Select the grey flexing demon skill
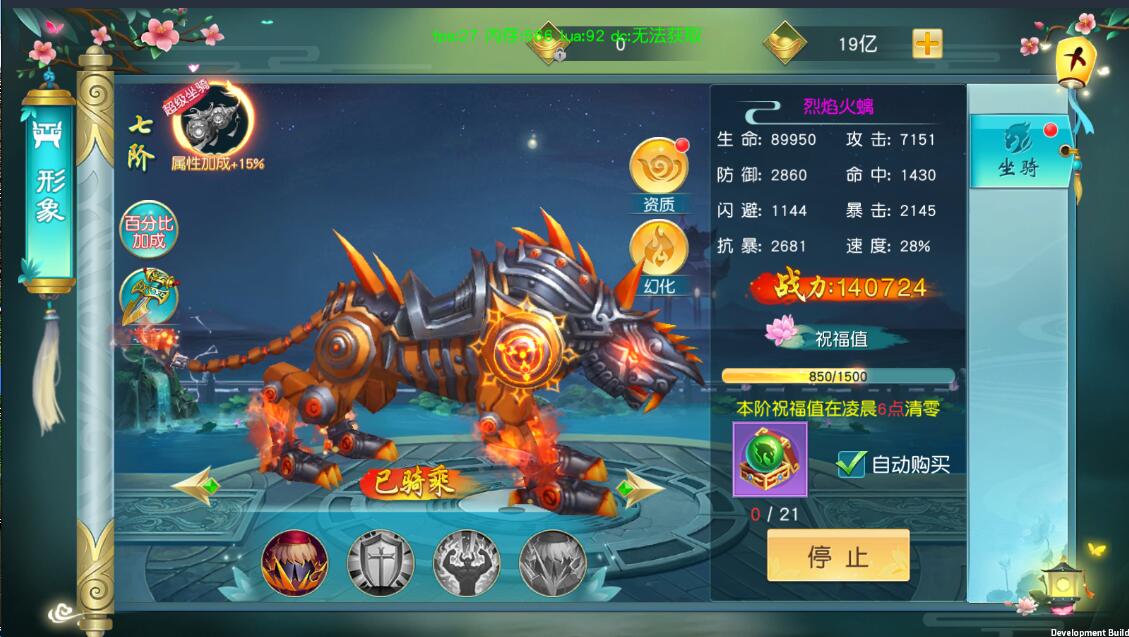Image resolution: width=1129 pixels, height=637 pixels. pos(467,563)
